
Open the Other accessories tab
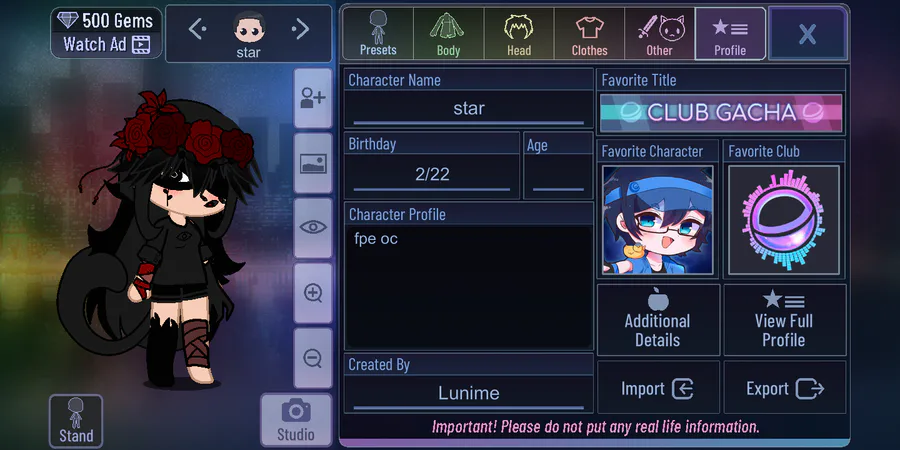pos(659,34)
